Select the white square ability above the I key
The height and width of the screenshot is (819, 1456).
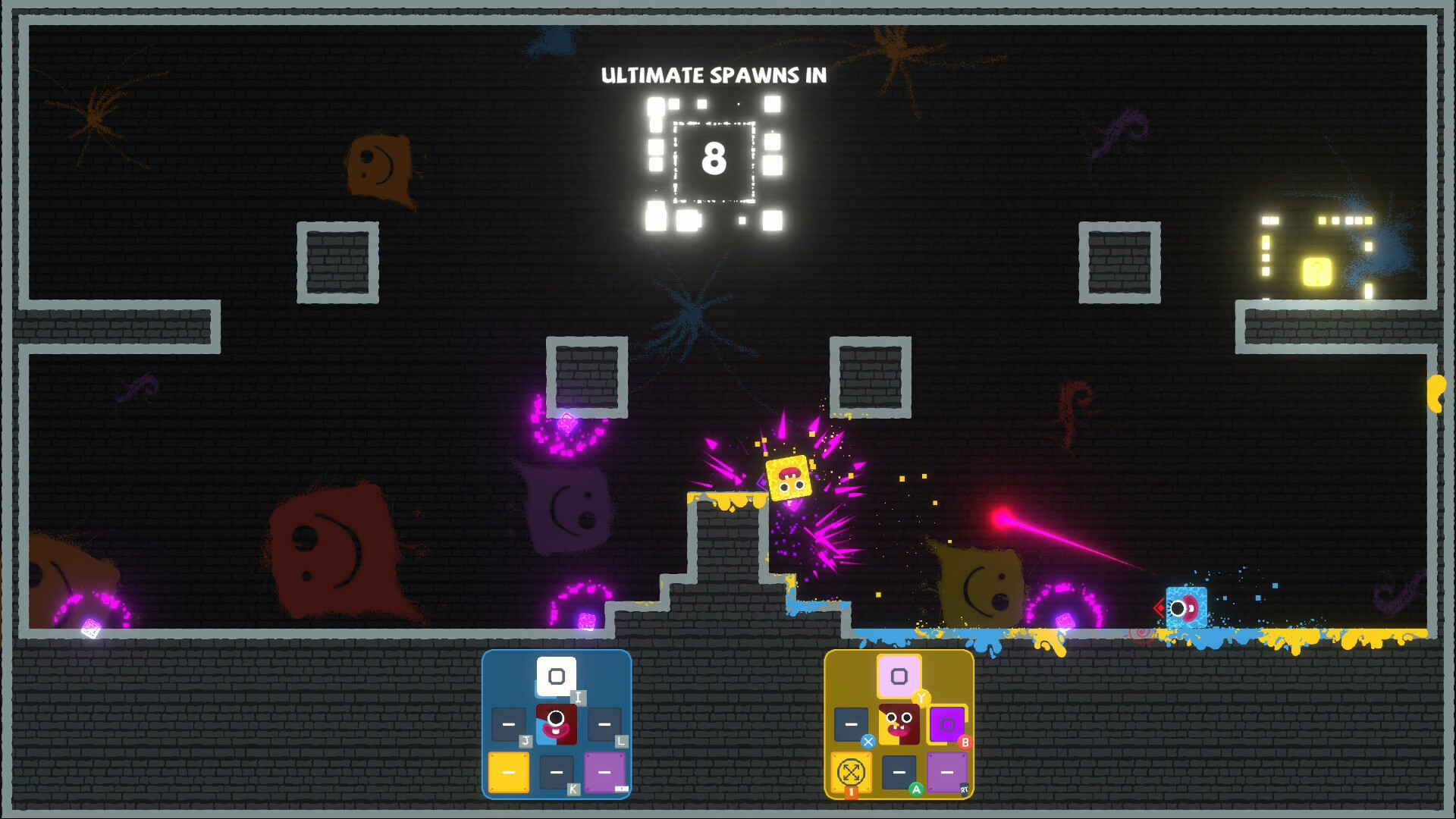coord(556,675)
